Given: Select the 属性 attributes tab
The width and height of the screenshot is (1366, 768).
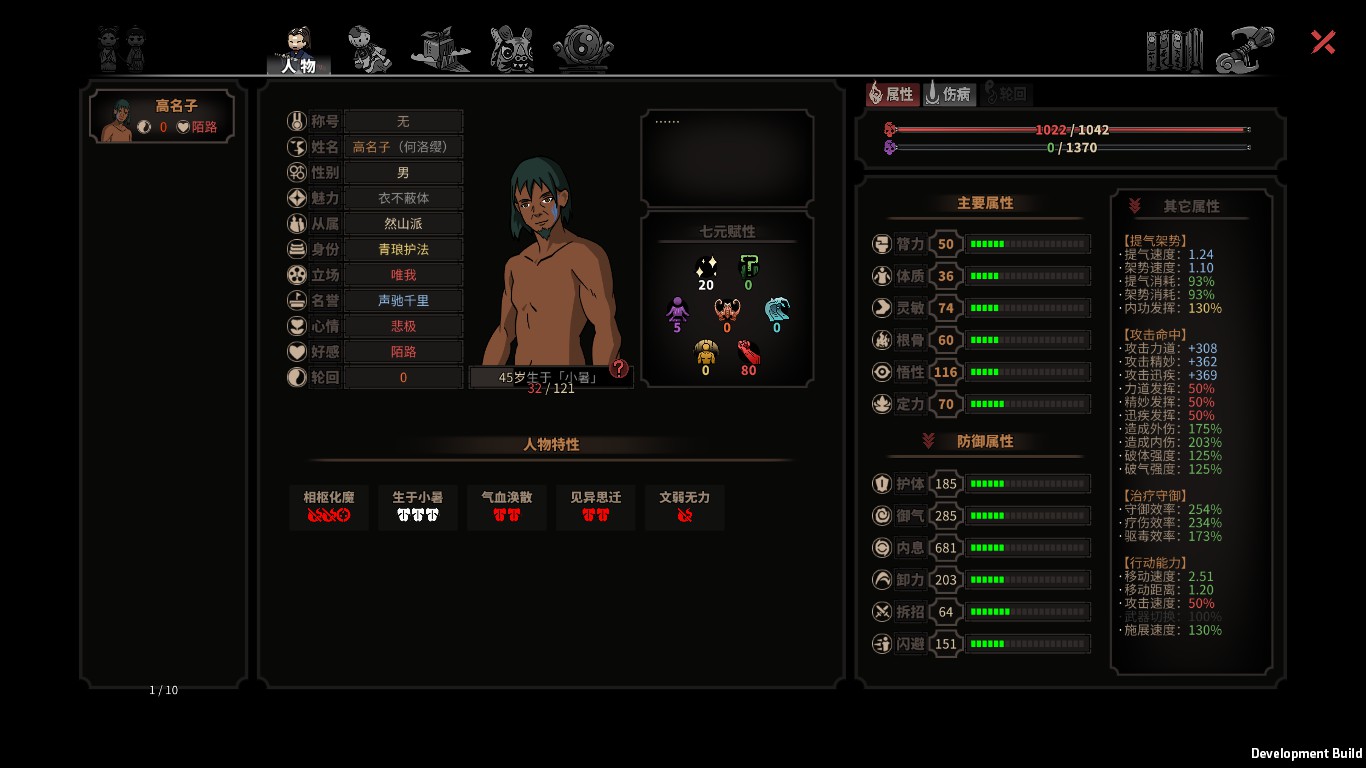Looking at the screenshot, I should pos(891,94).
